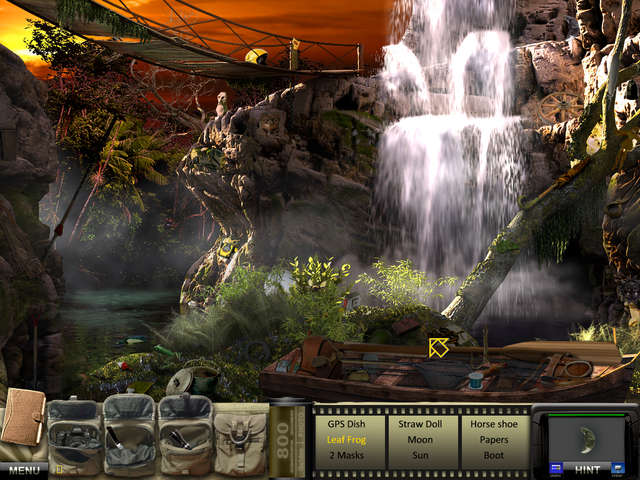Click the left blue hint-device button
Viewport: 640px width, 480px height.
click(x=556, y=467)
